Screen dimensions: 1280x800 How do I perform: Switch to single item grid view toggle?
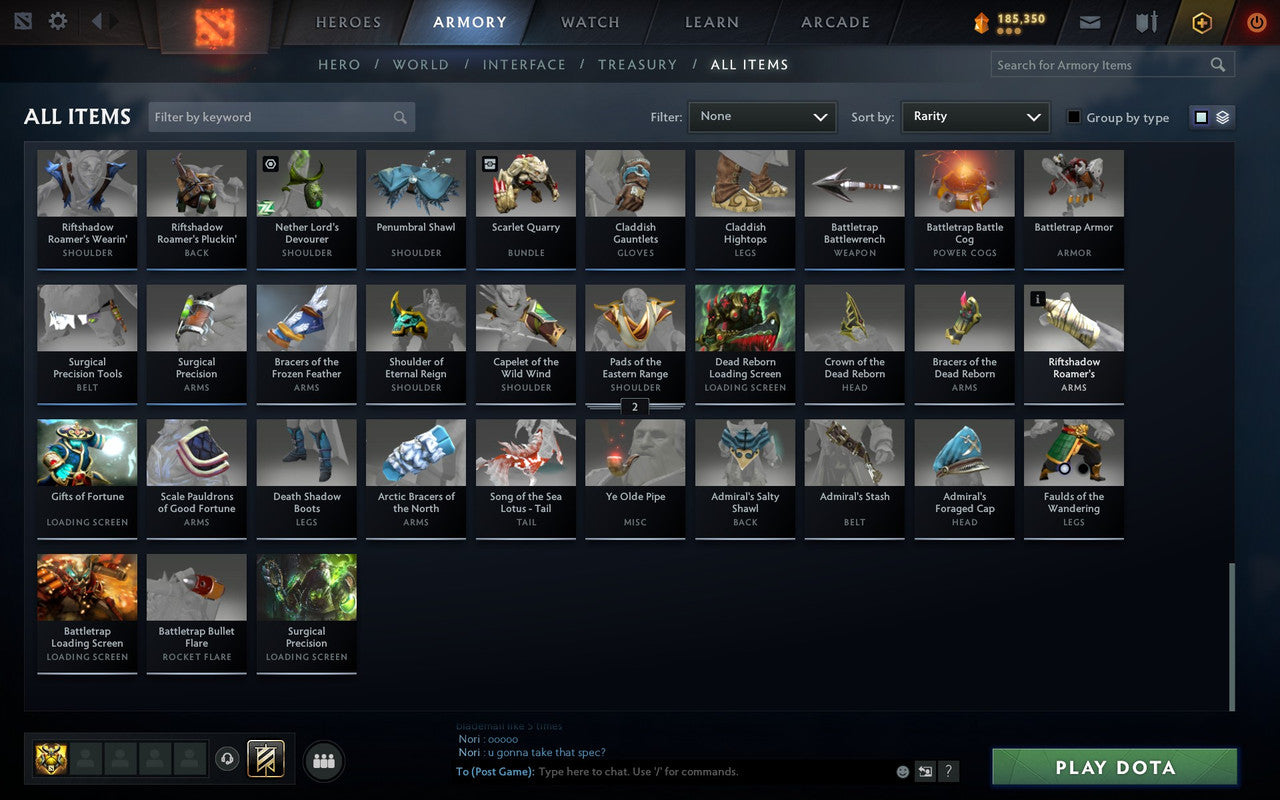click(x=1200, y=117)
